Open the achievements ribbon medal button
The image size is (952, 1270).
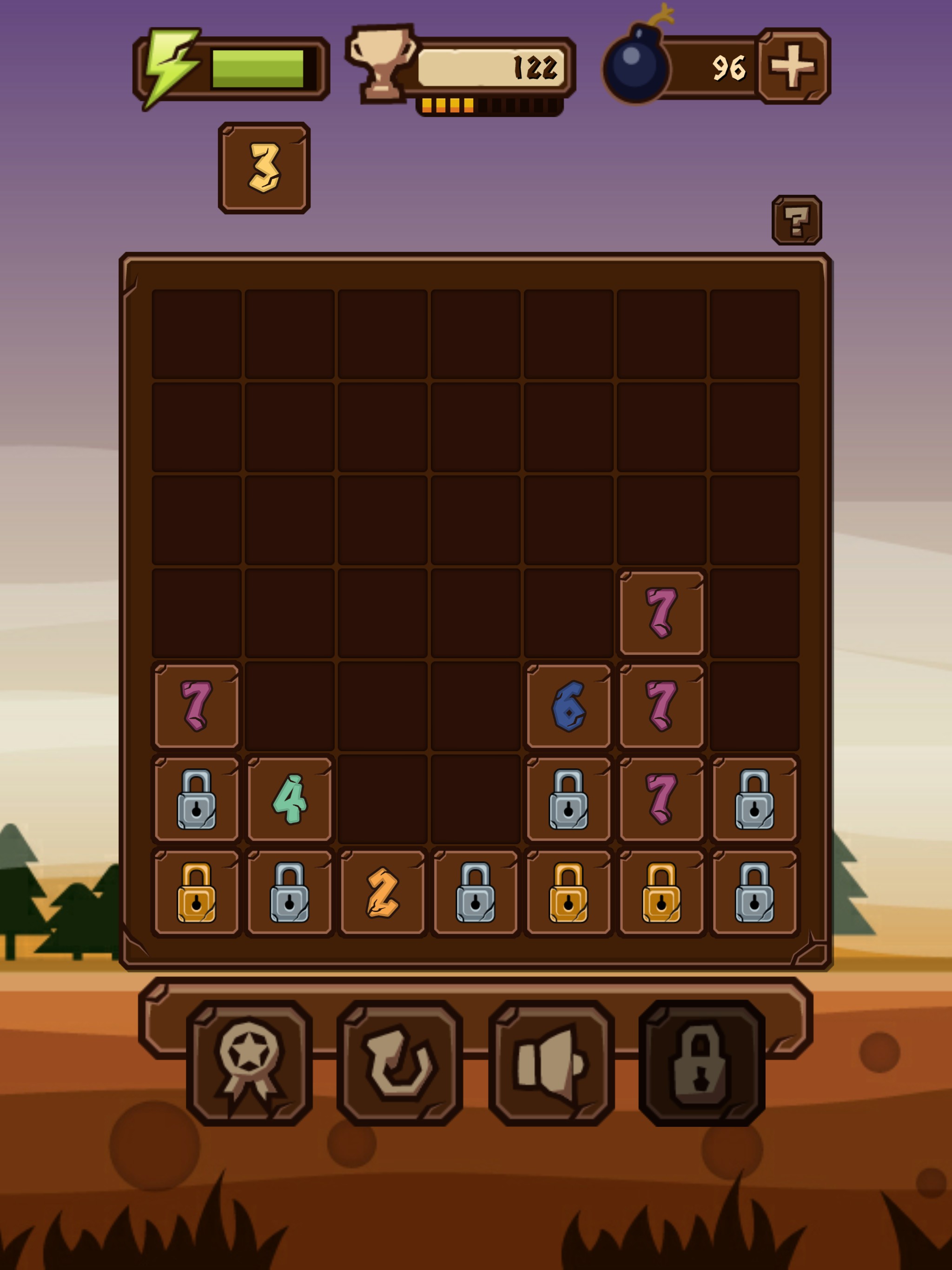(249, 1063)
